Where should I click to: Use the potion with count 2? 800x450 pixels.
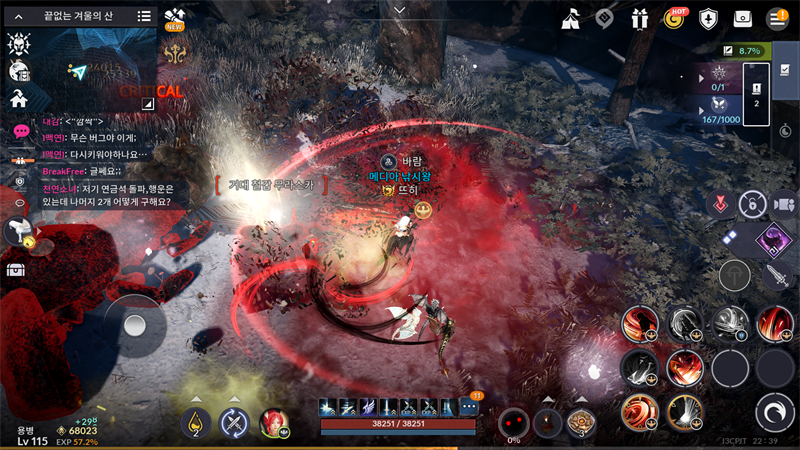(x=196, y=423)
